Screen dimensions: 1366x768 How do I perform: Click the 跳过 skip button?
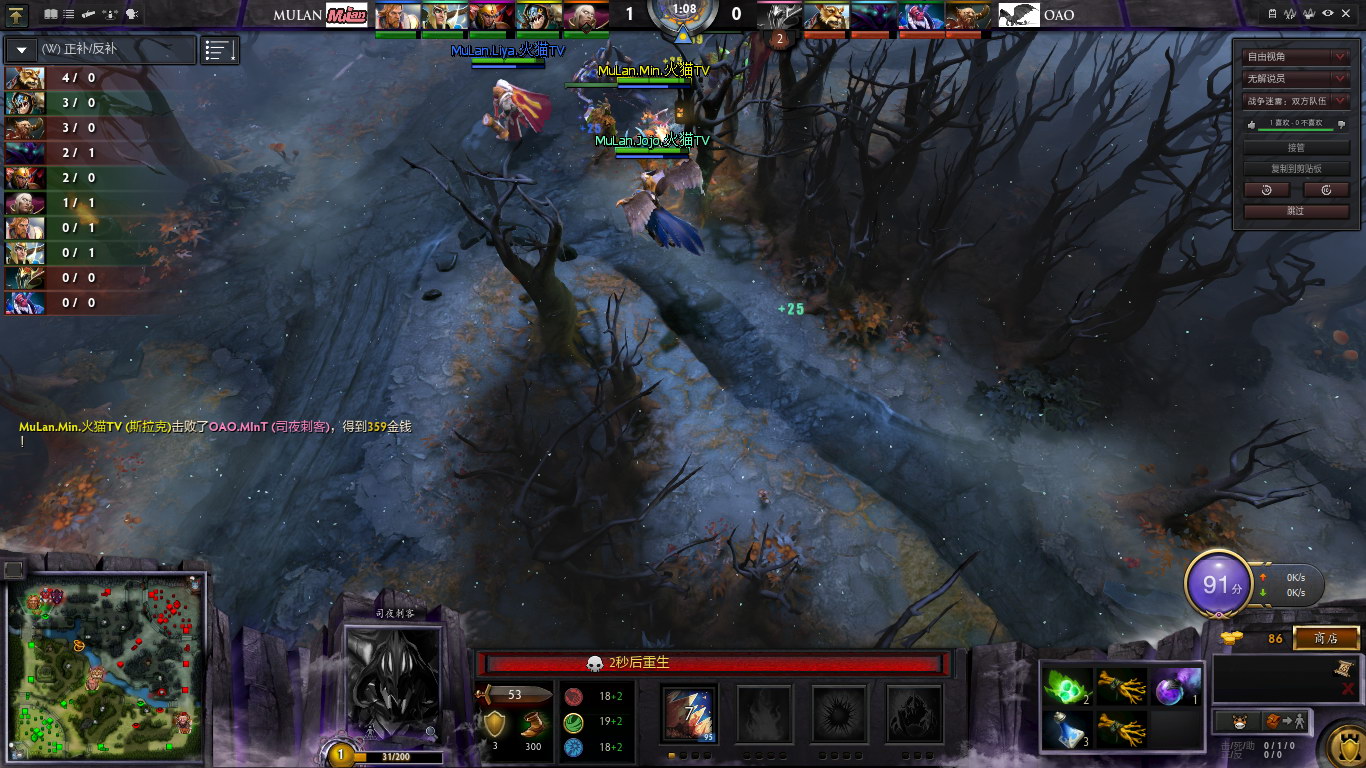coord(1296,211)
